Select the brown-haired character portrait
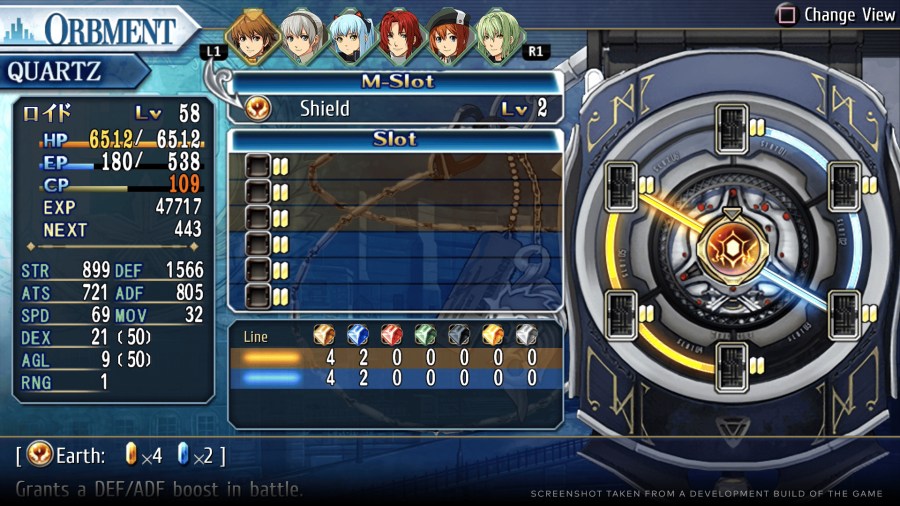The height and width of the screenshot is (506, 900). pos(252,37)
